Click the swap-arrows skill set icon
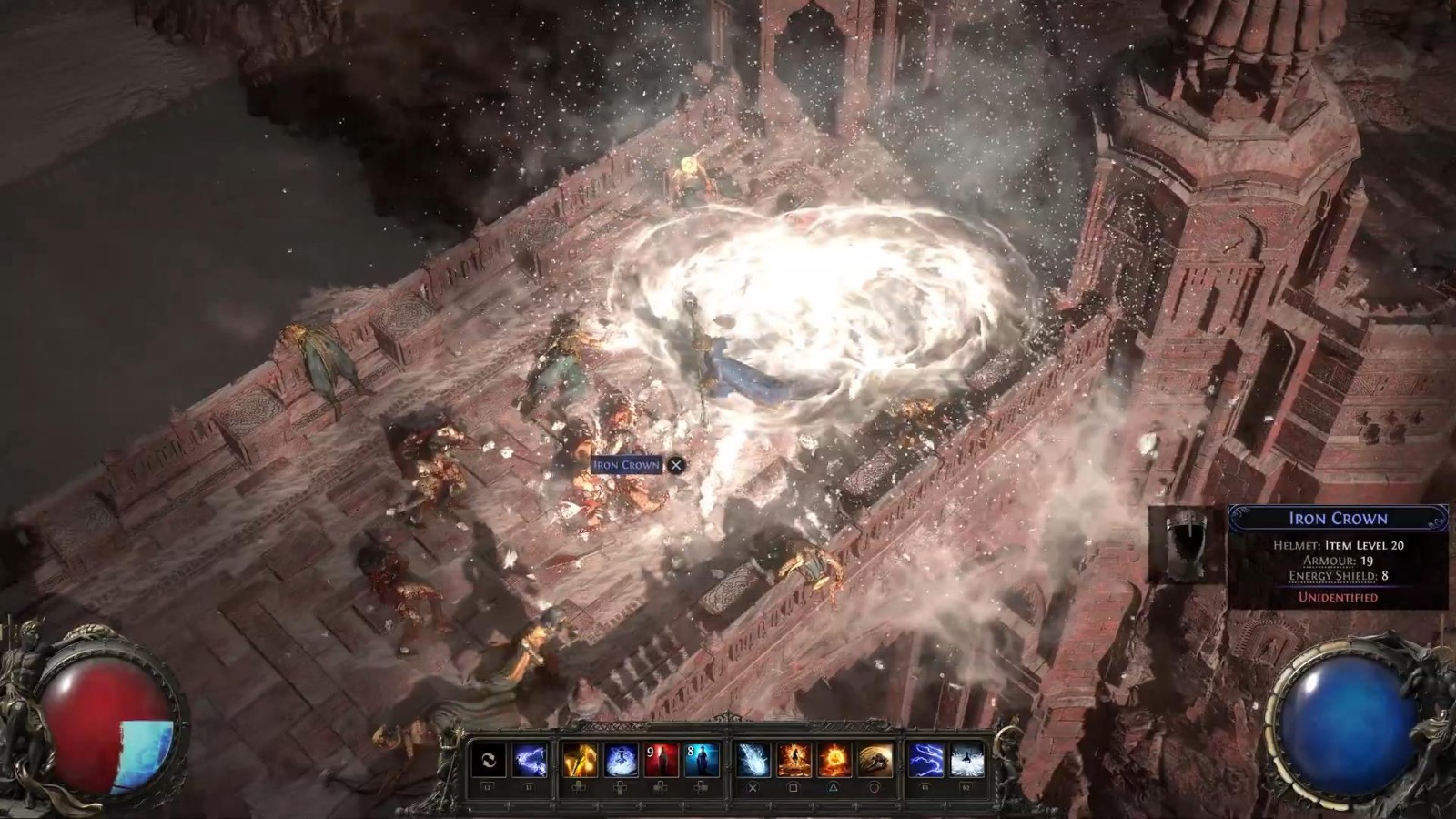Image resolution: width=1456 pixels, height=819 pixels. 489,761
